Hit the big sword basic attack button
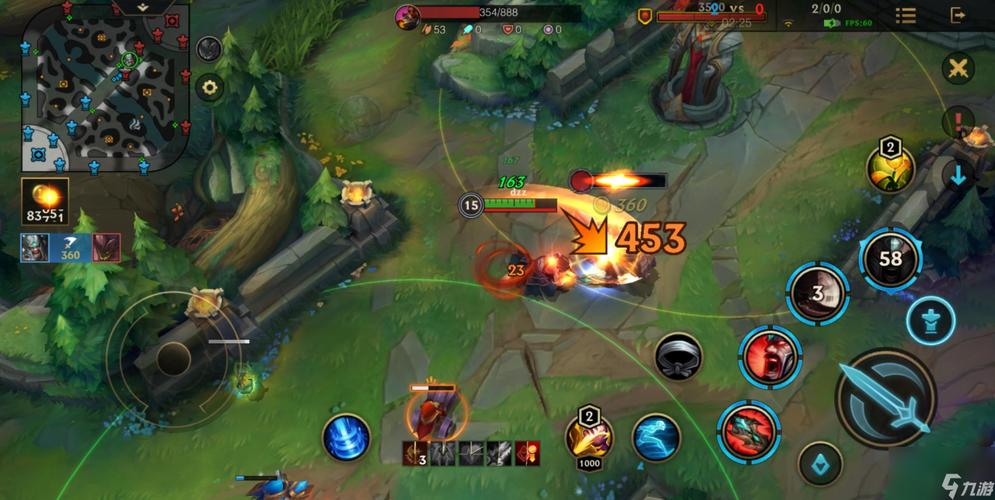 tap(885, 398)
